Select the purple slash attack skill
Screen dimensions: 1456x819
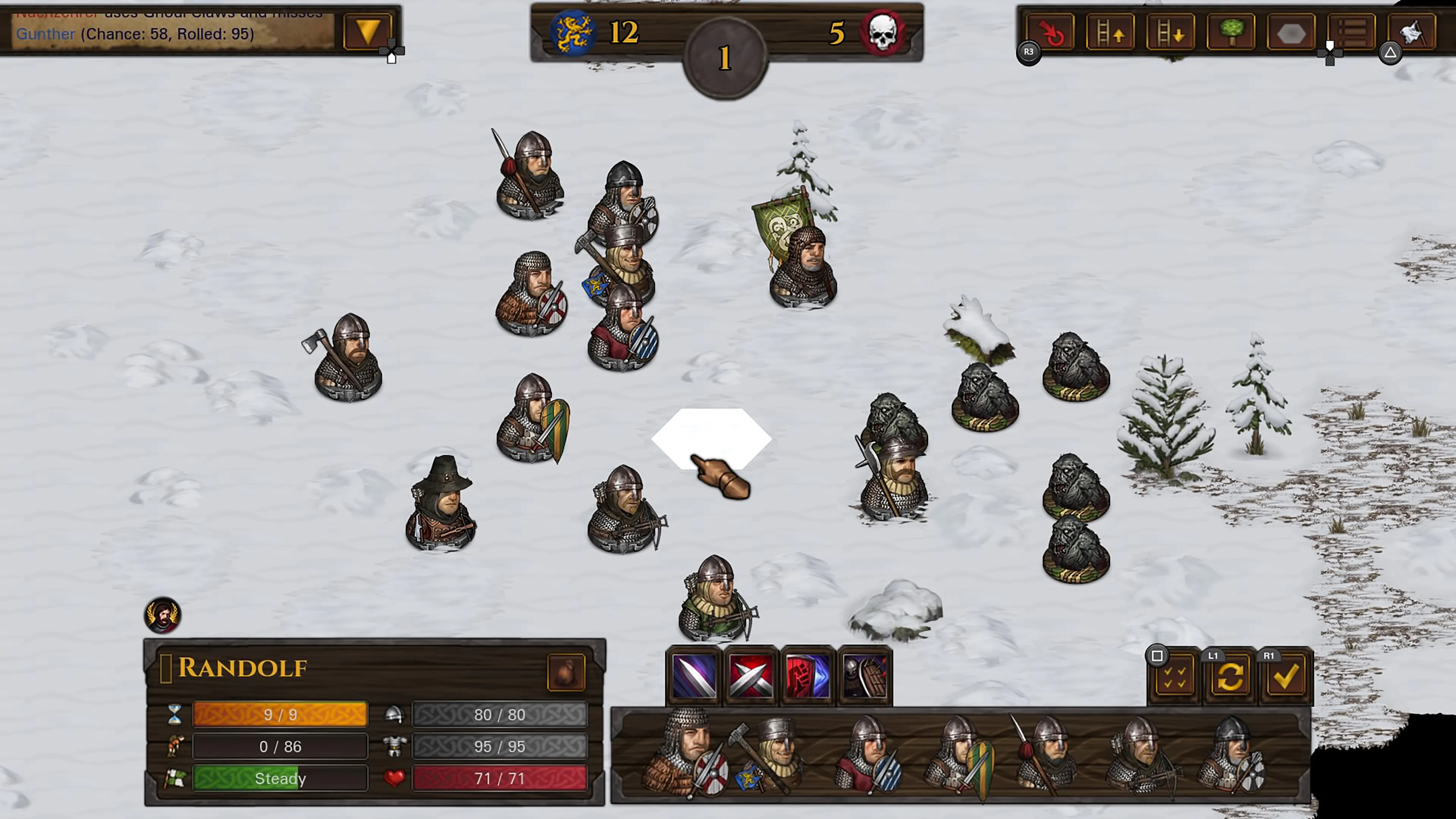[x=693, y=676]
